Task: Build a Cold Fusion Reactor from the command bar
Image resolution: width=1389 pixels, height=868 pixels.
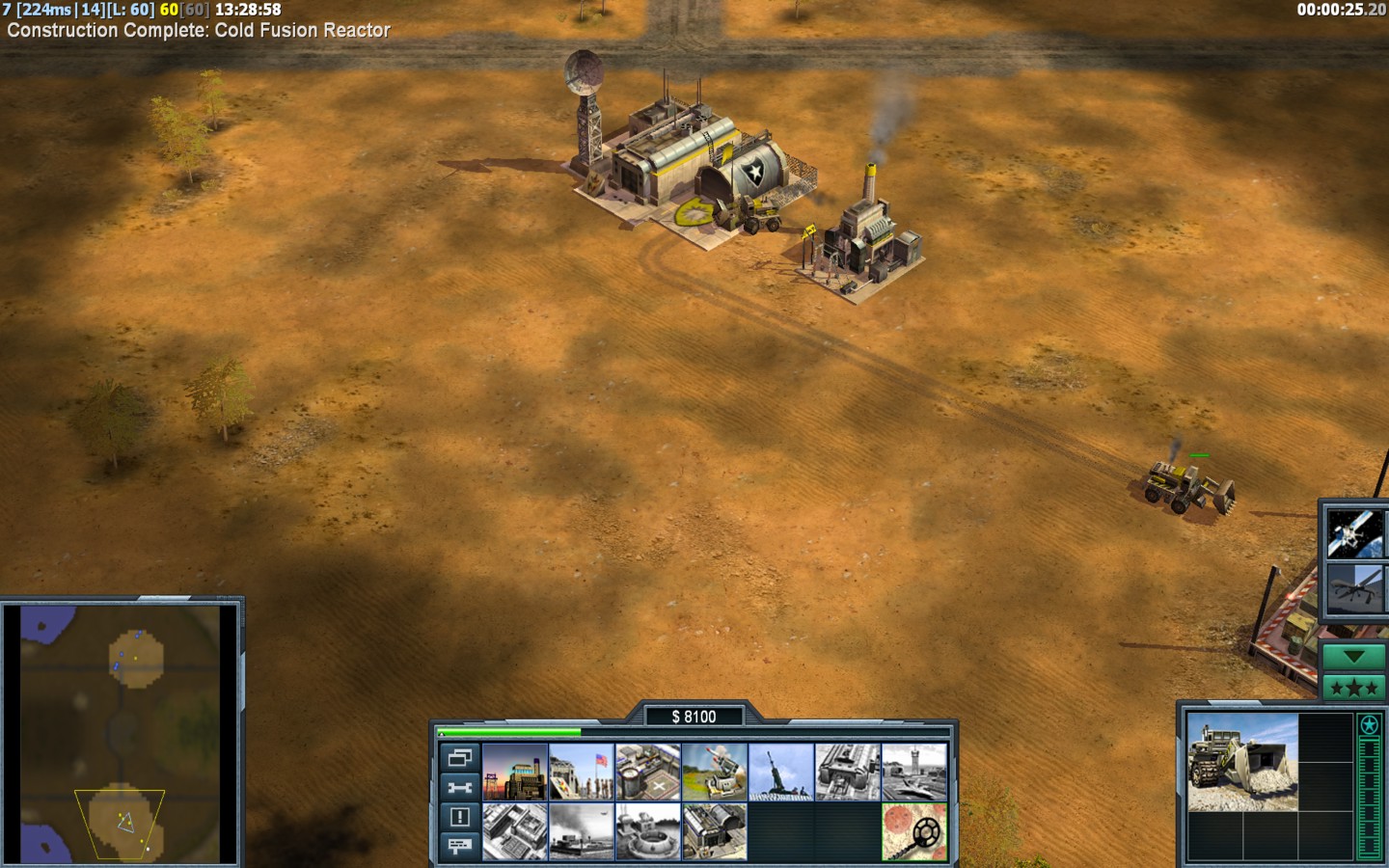Action: click(515, 772)
